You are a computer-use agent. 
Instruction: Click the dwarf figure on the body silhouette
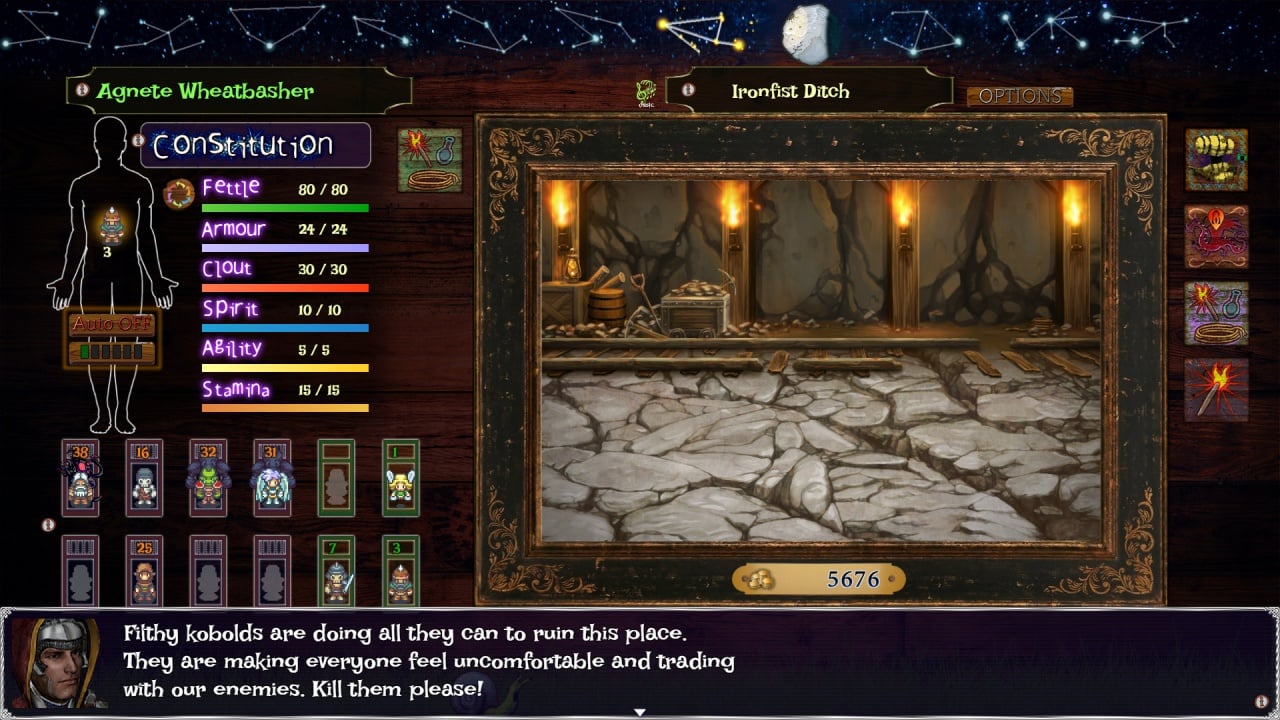(x=113, y=226)
